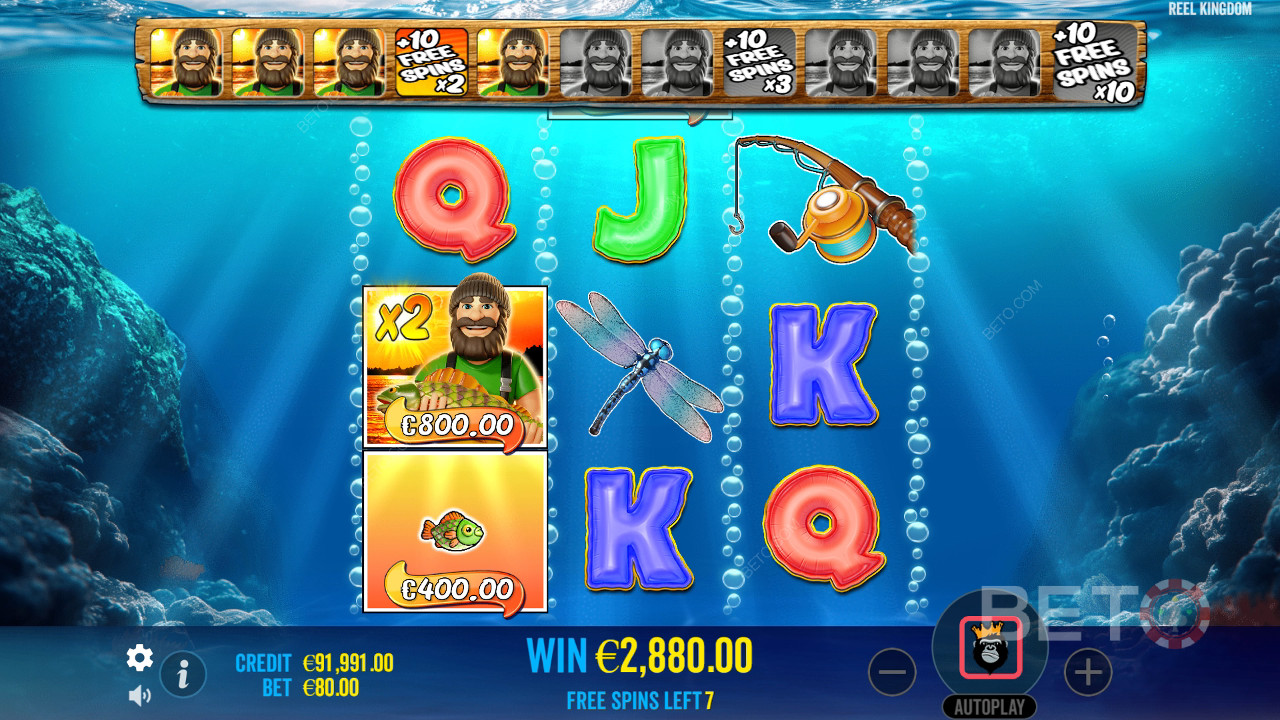Increase the bet with the plus button
1280x720 pixels.
(1090, 672)
